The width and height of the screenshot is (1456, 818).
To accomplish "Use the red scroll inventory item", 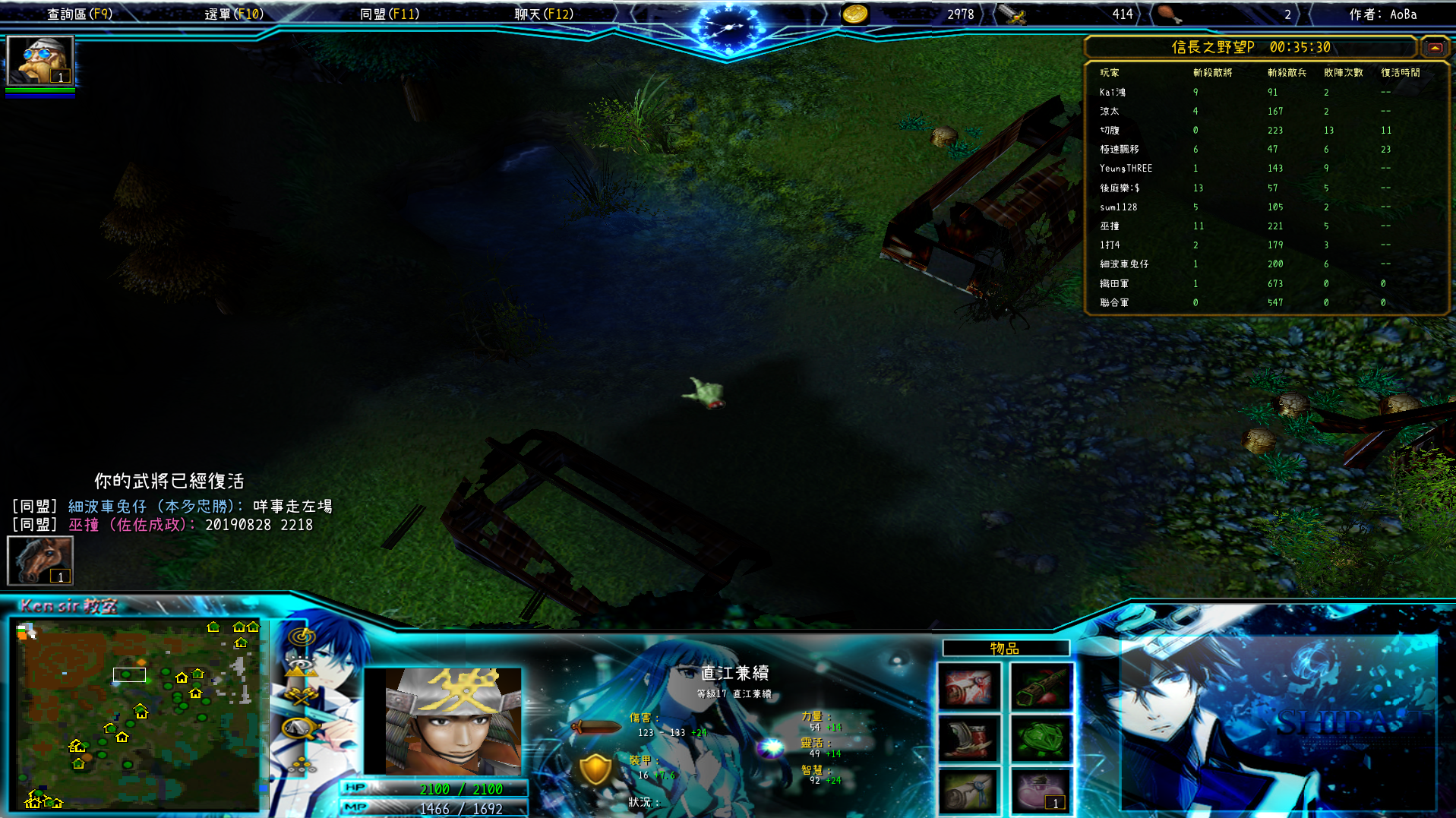I will point(968,687).
